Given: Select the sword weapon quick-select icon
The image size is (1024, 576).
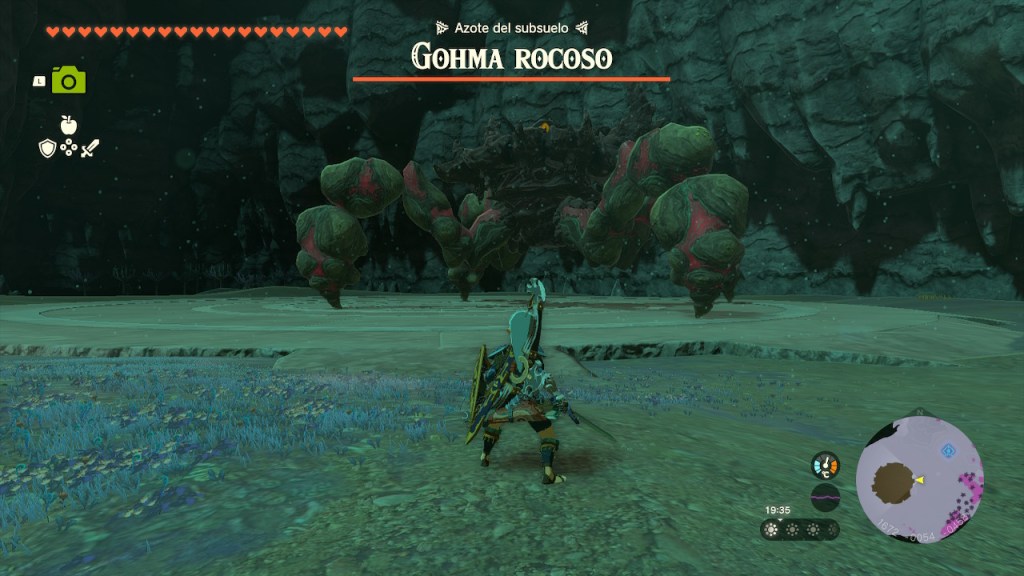Looking at the screenshot, I should tap(91, 148).
